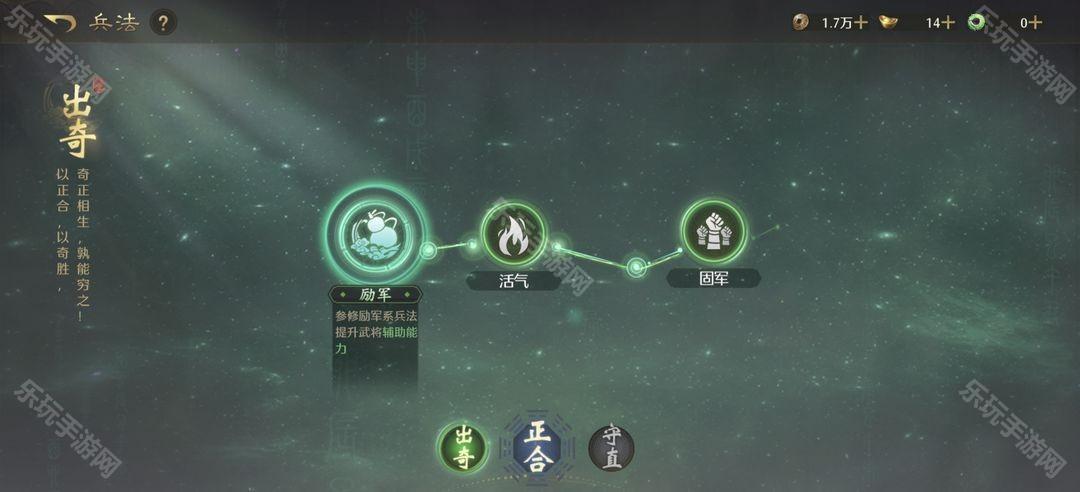Select the 活气 flame skill node
The height and width of the screenshot is (492, 1080).
coord(513,234)
